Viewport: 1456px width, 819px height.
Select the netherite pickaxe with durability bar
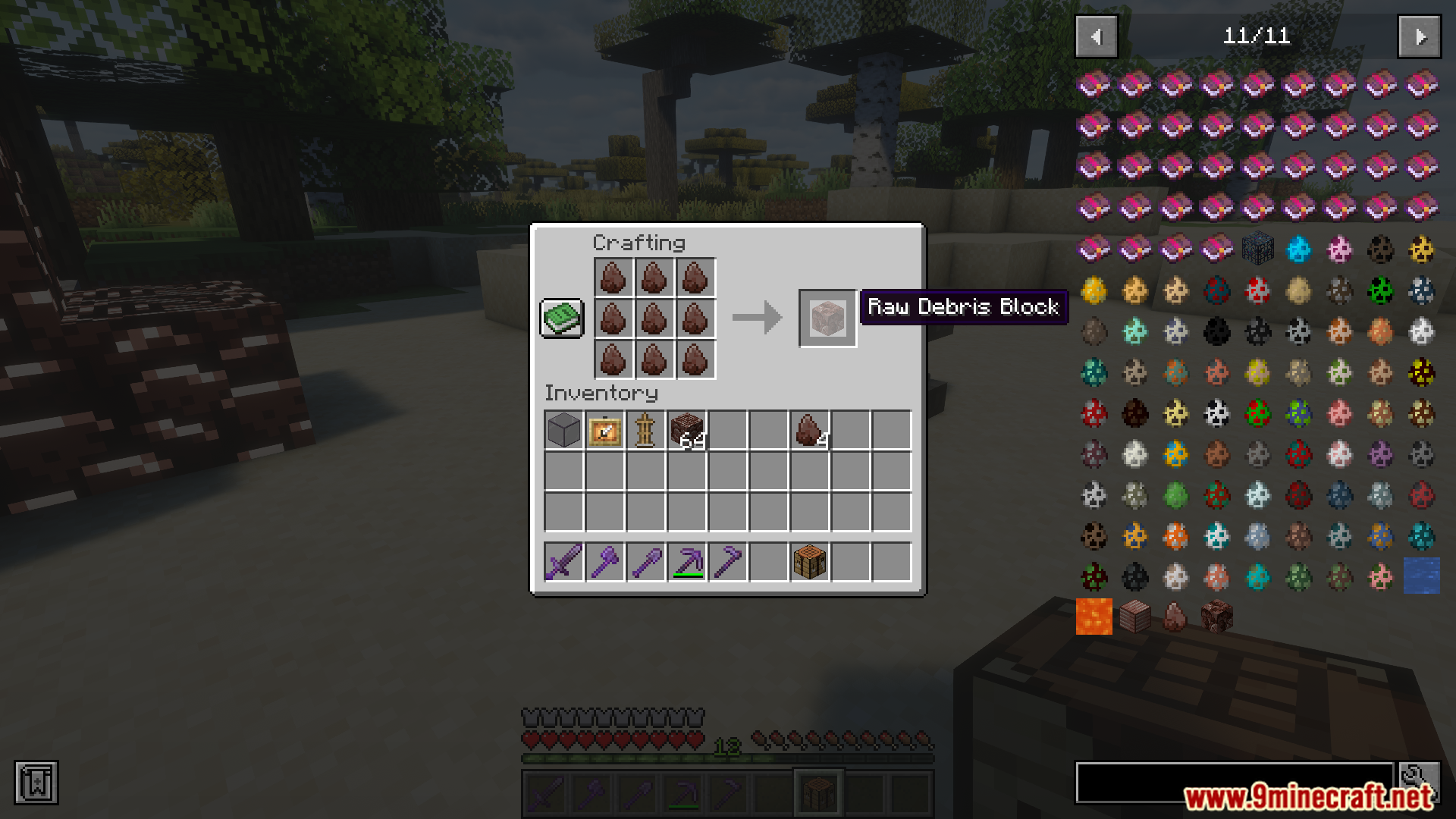pos(687,563)
